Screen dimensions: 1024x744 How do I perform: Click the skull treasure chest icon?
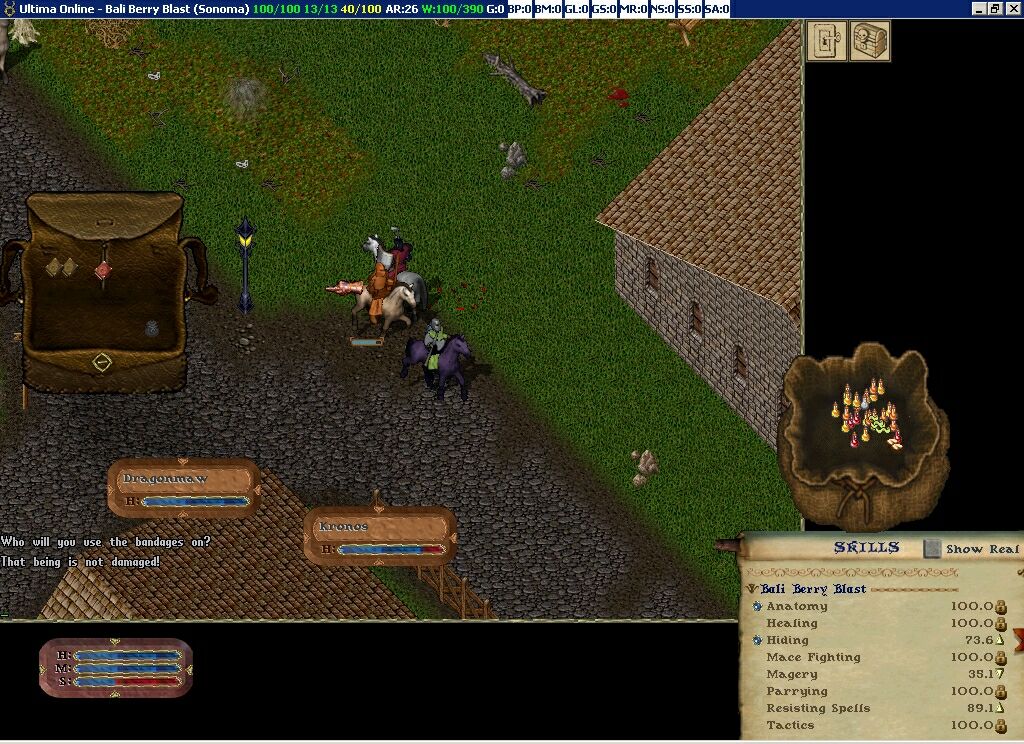click(x=869, y=41)
